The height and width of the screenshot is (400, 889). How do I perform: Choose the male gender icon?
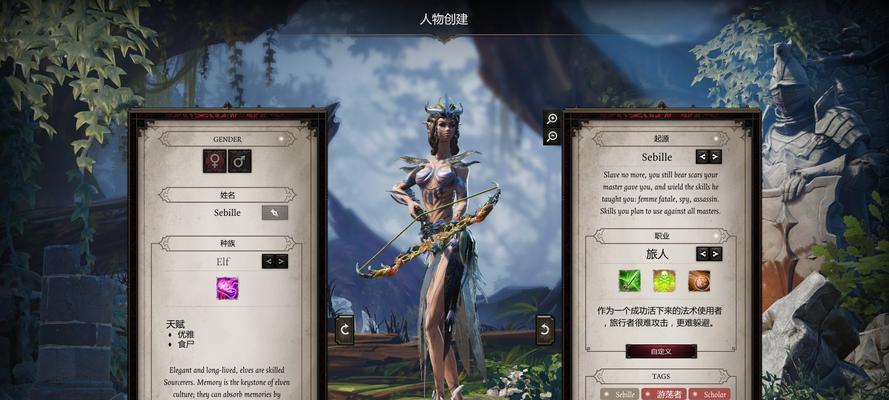coord(239,160)
